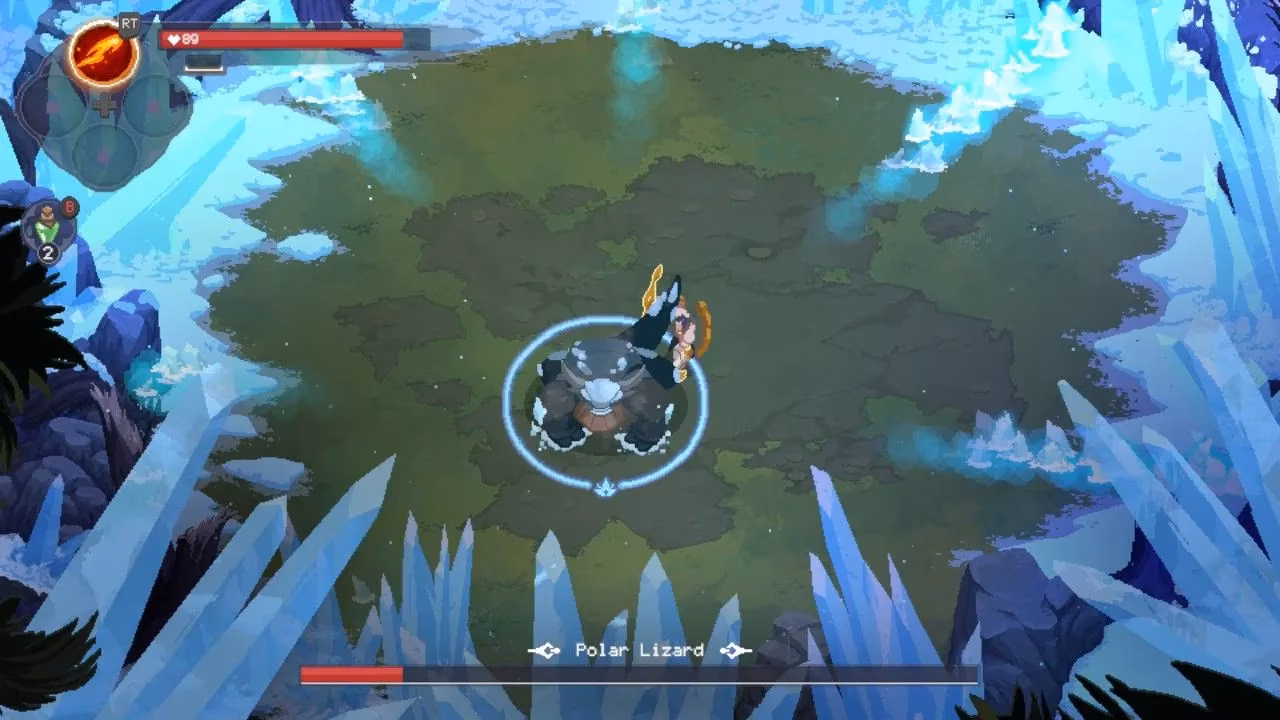
Task: Click the item quantity badge showing 2
Action: 48,250
